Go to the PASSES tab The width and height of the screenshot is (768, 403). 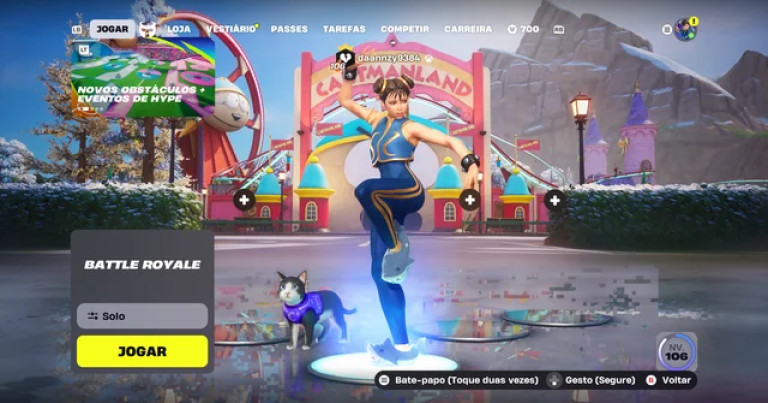tap(289, 29)
